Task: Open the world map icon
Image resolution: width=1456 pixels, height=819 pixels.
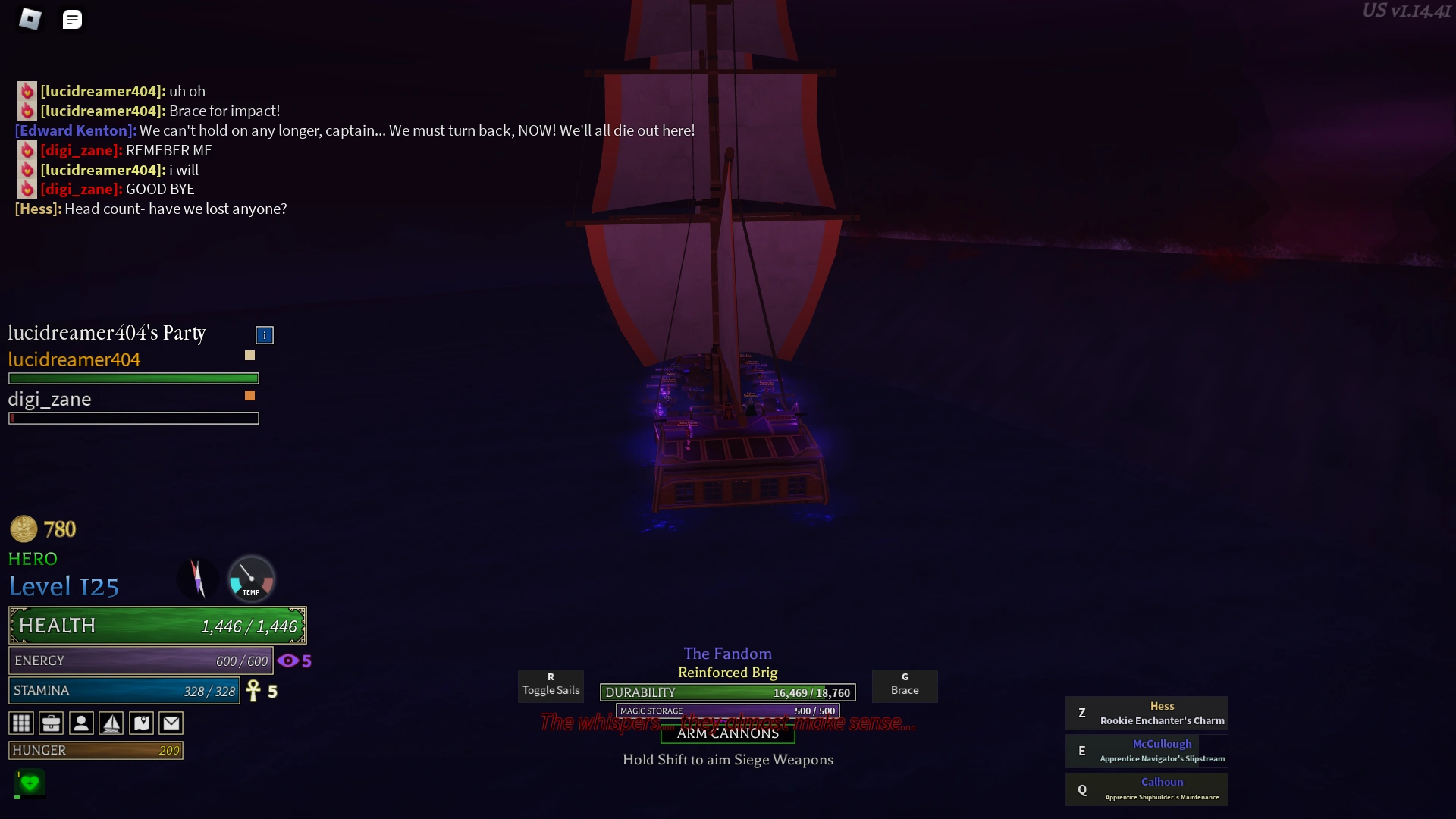Action: pos(141,723)
